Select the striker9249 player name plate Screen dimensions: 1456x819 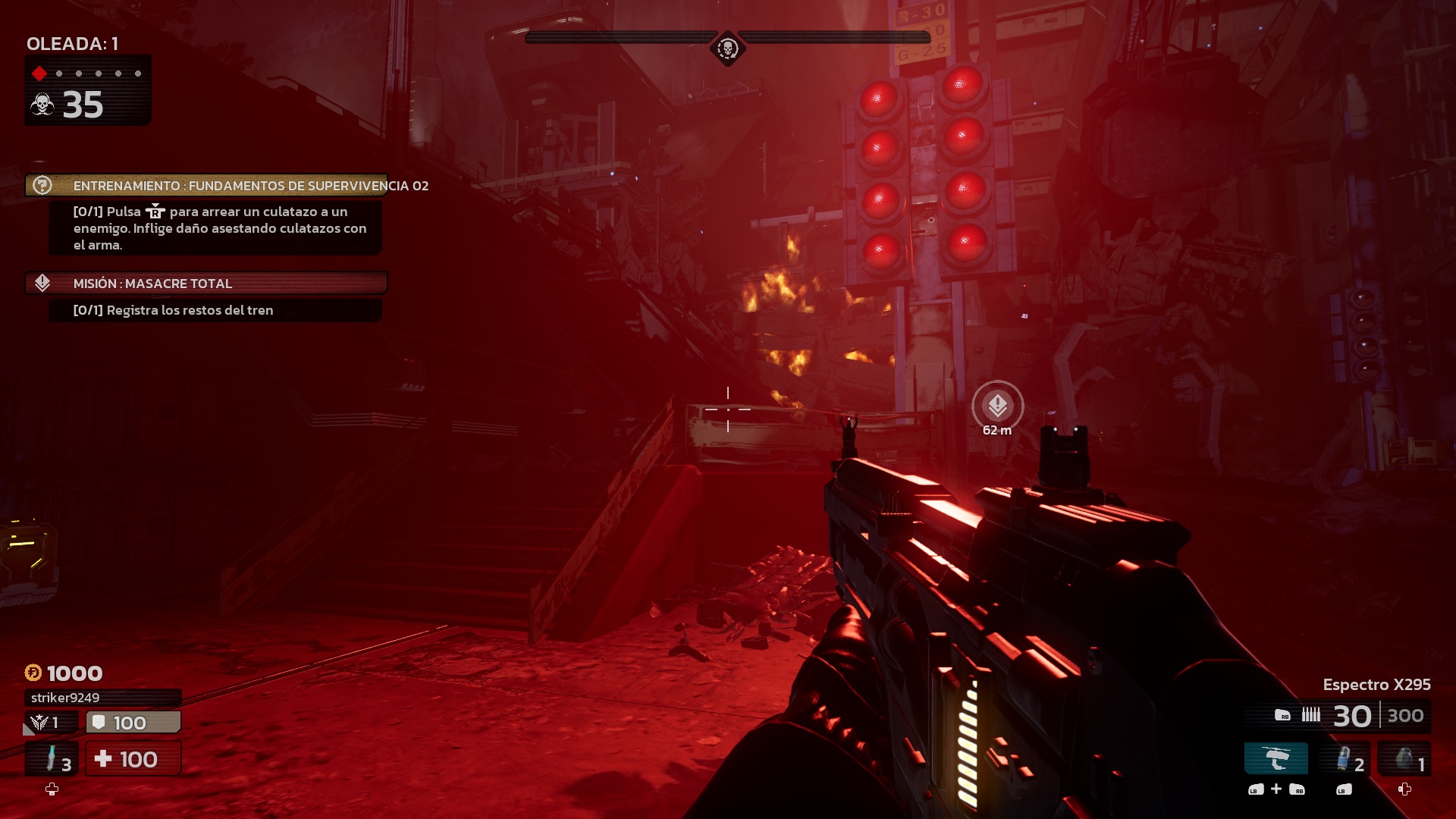(x=102, y=698)
